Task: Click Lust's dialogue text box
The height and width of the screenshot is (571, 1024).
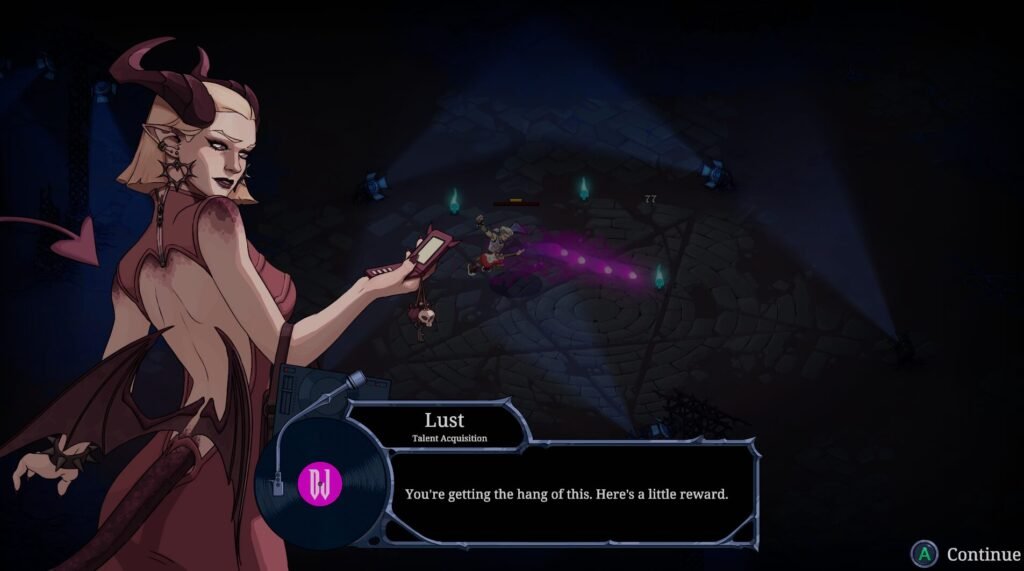Action: point(567,494)
